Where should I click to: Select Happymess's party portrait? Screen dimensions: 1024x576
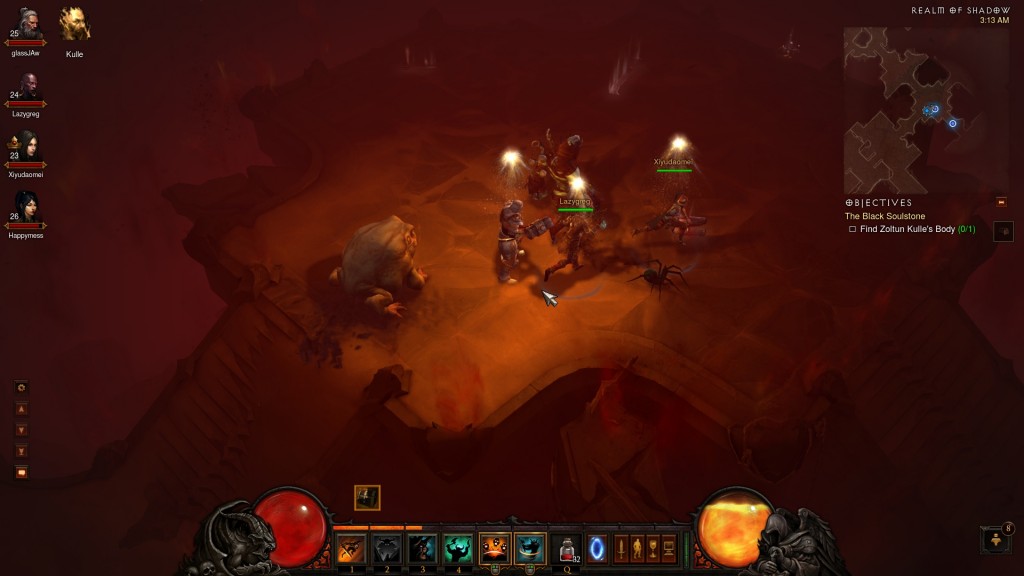pos(27,210)
